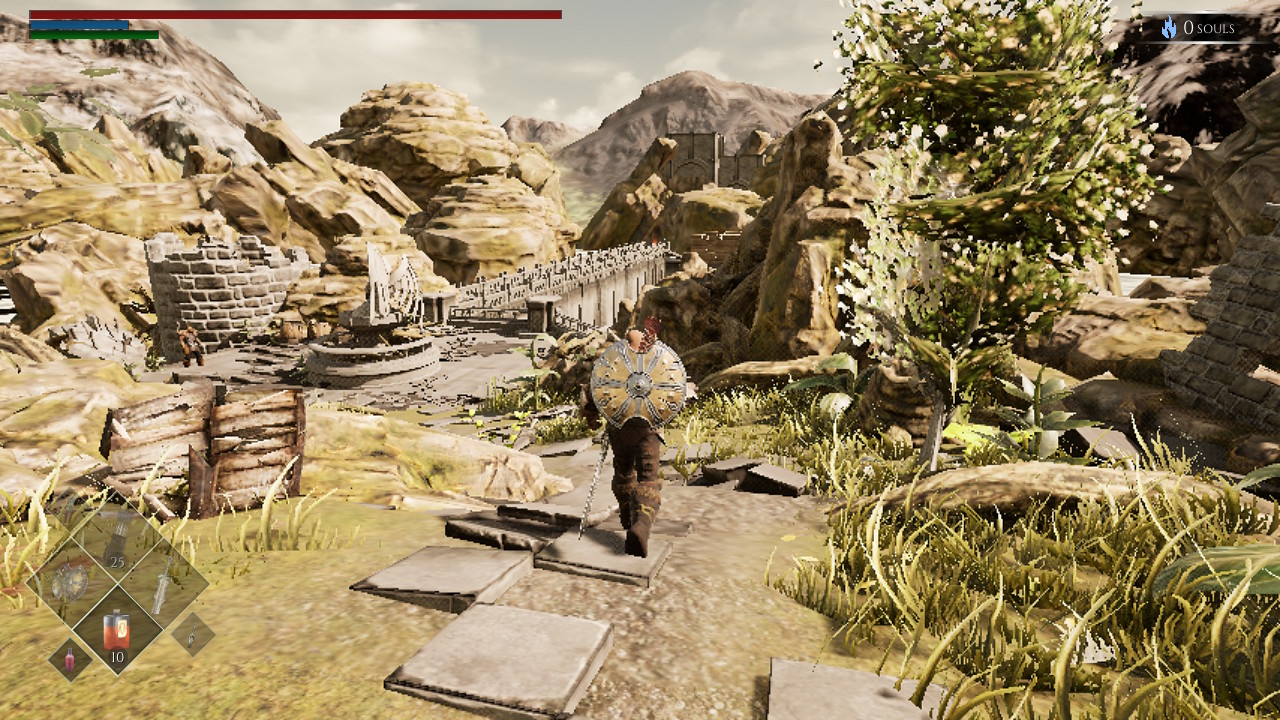The image size is (1280, 720).
Task: Select the red healing flask with 10 charges
Action: (x=116, y=630)
